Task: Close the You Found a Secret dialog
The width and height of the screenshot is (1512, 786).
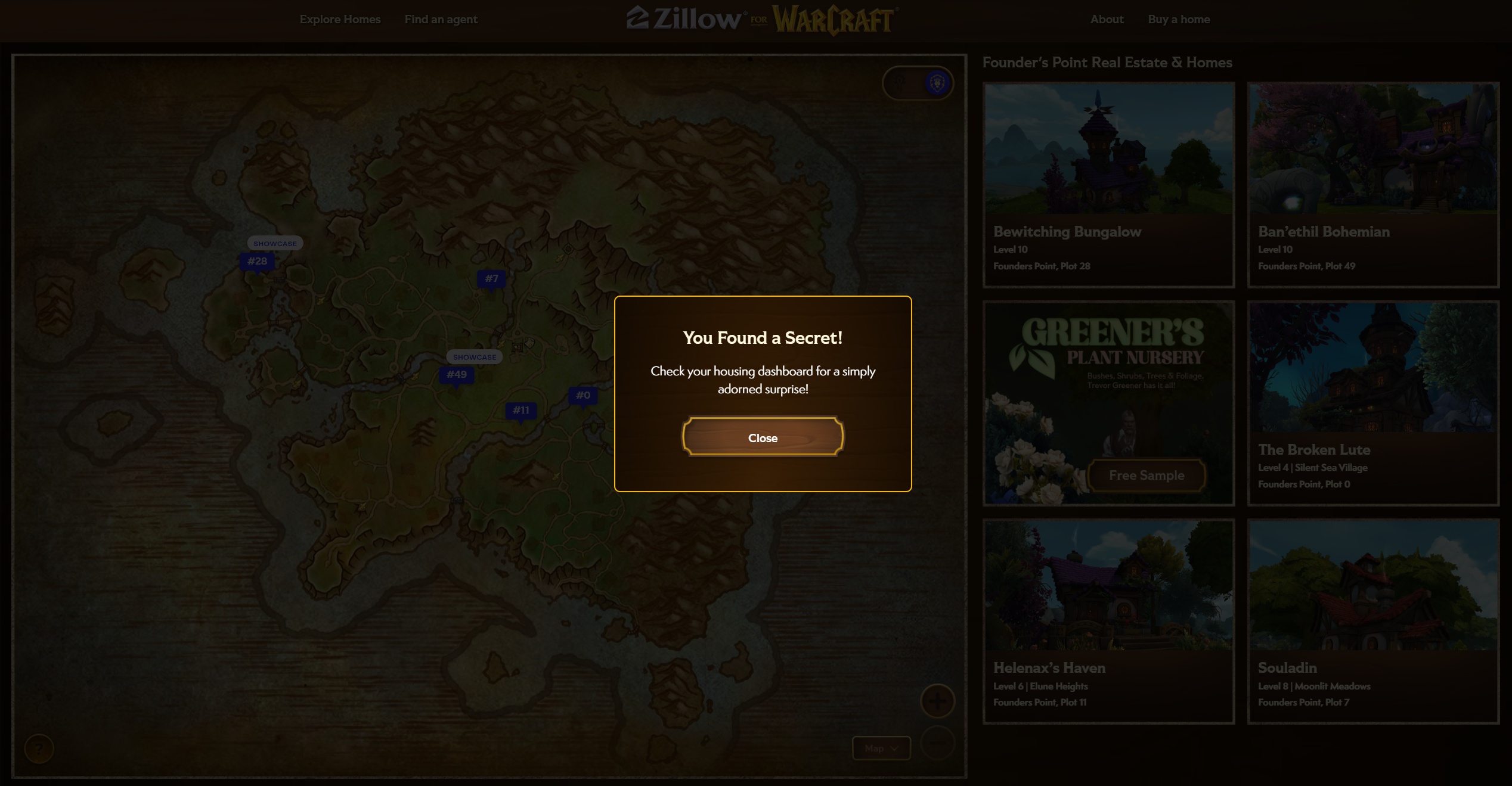Action: click(763, 437)
